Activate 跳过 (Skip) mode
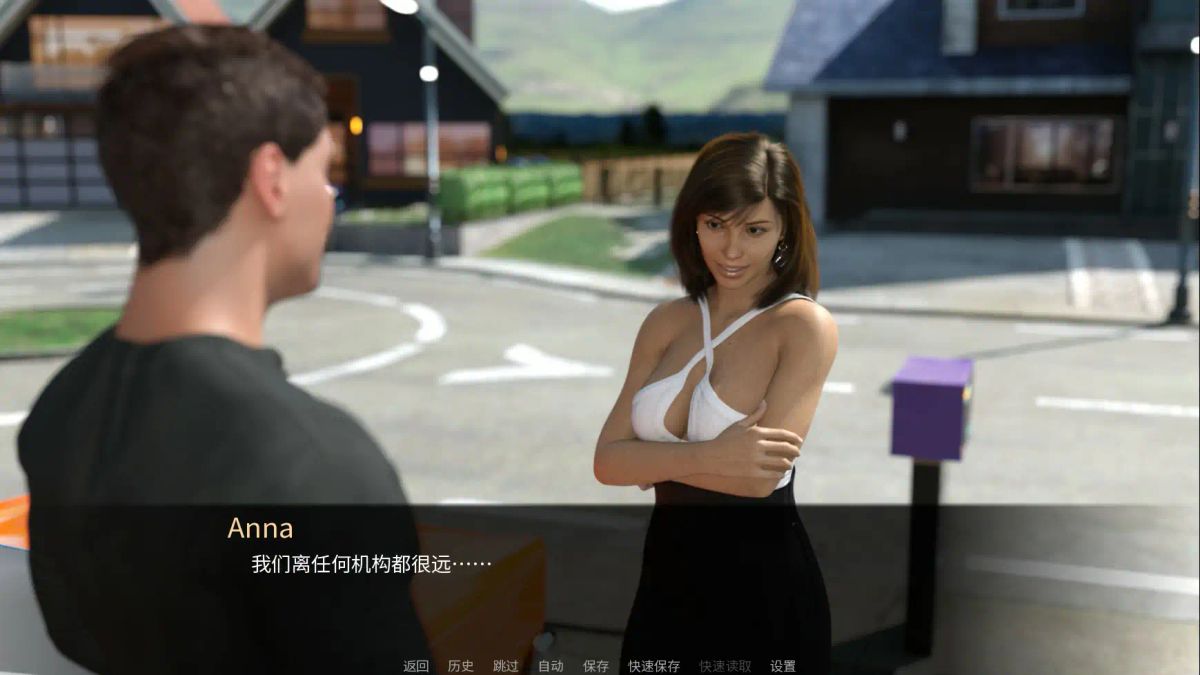The width and height of the screenshot is (1200, 675). (506, 666)
